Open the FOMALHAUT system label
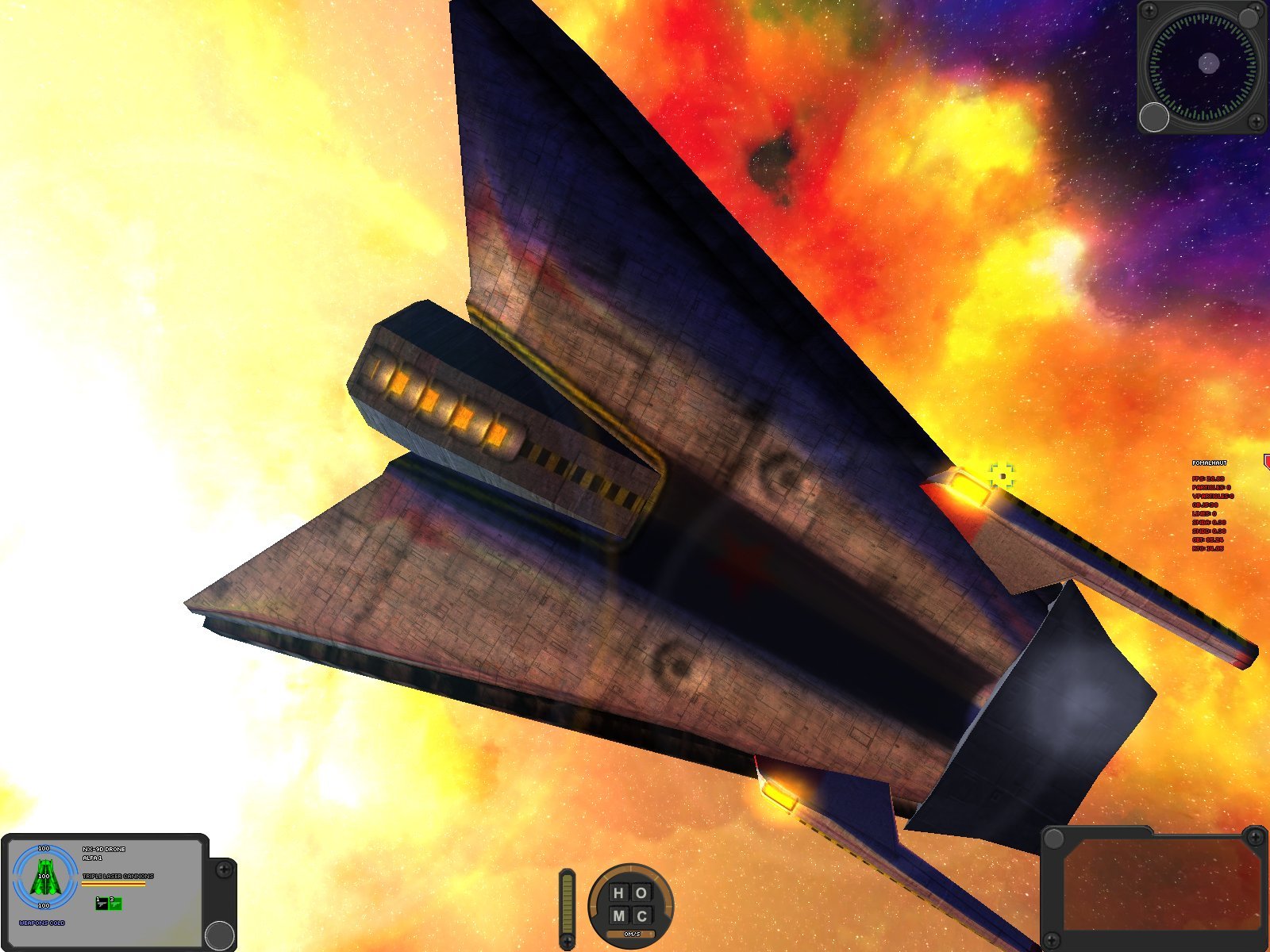Viewport: 1270px width, 952px height. (1210, 463)
